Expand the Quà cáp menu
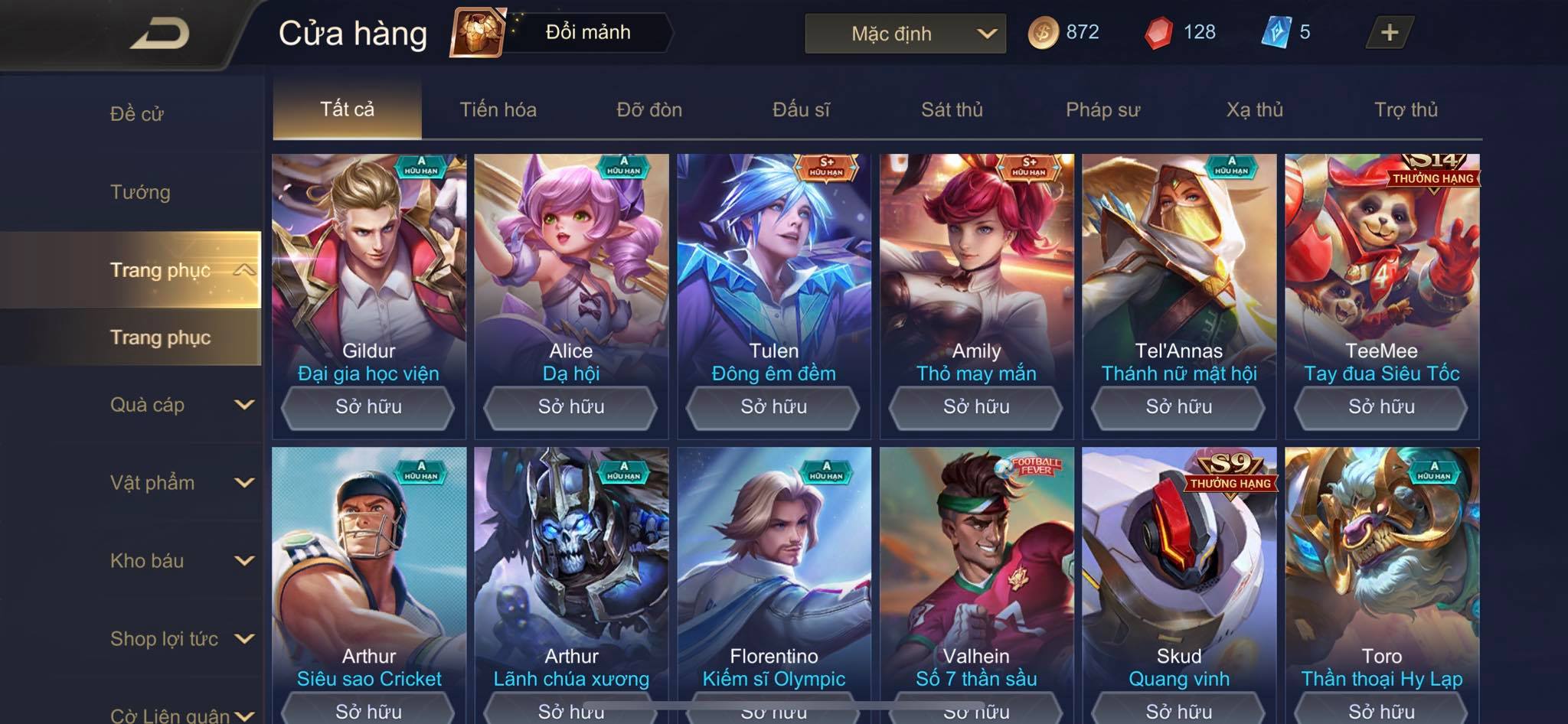 (181, 405)
